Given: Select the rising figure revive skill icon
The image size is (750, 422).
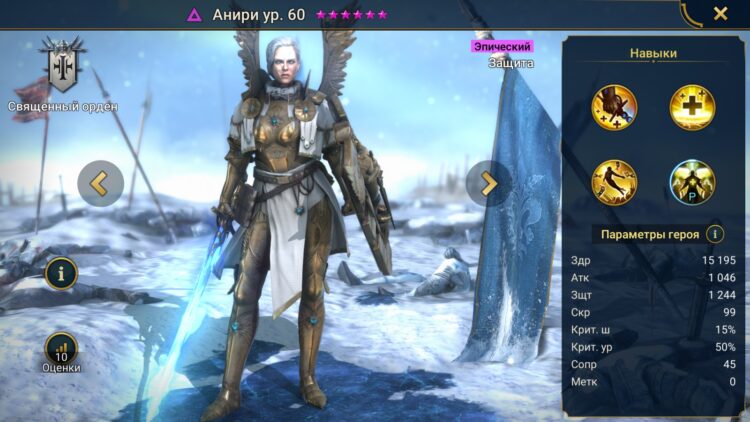Looking at the screenshot, I should [614, 181].
